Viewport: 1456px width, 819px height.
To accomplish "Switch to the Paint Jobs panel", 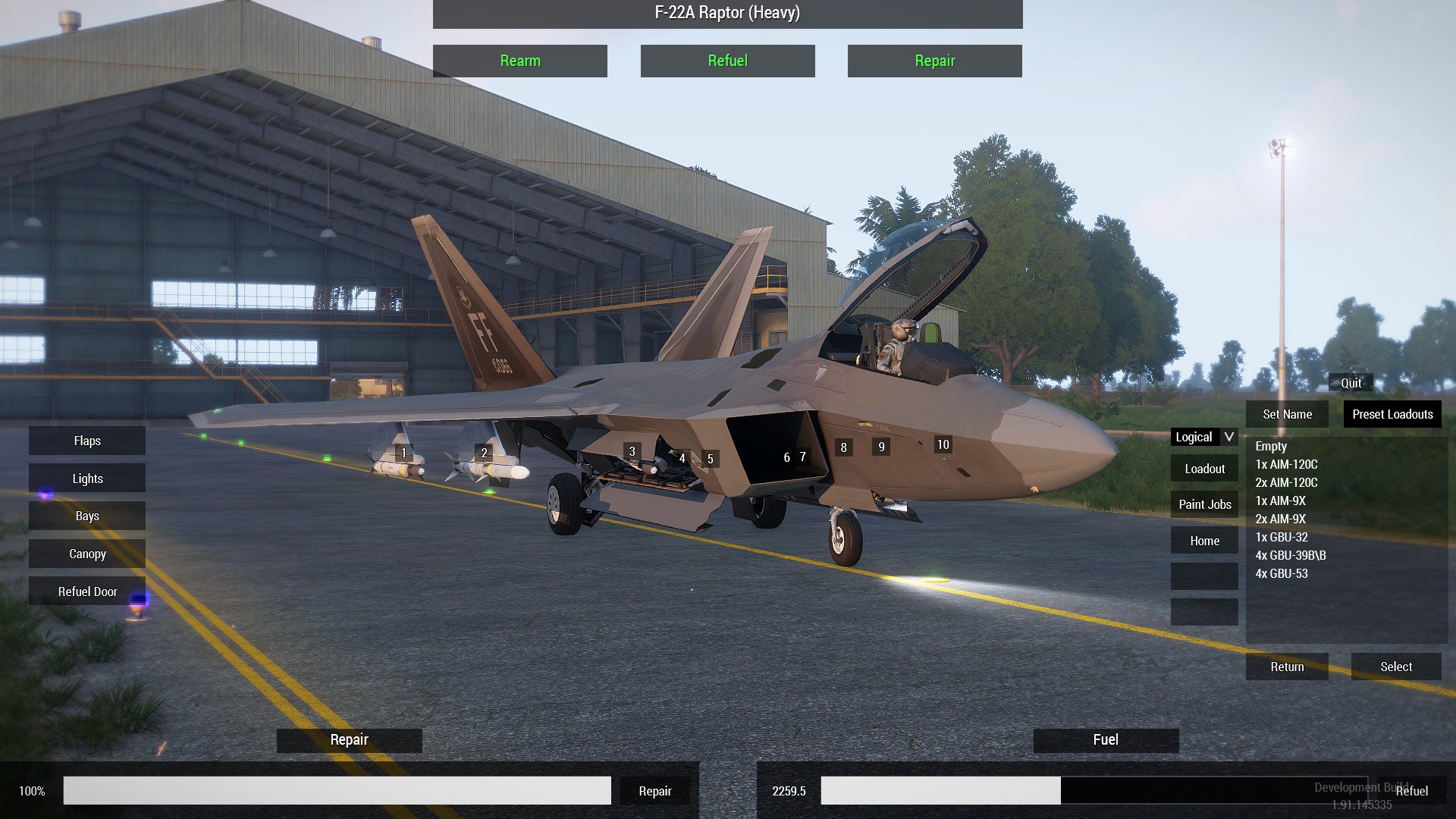I will point(1204,504).
